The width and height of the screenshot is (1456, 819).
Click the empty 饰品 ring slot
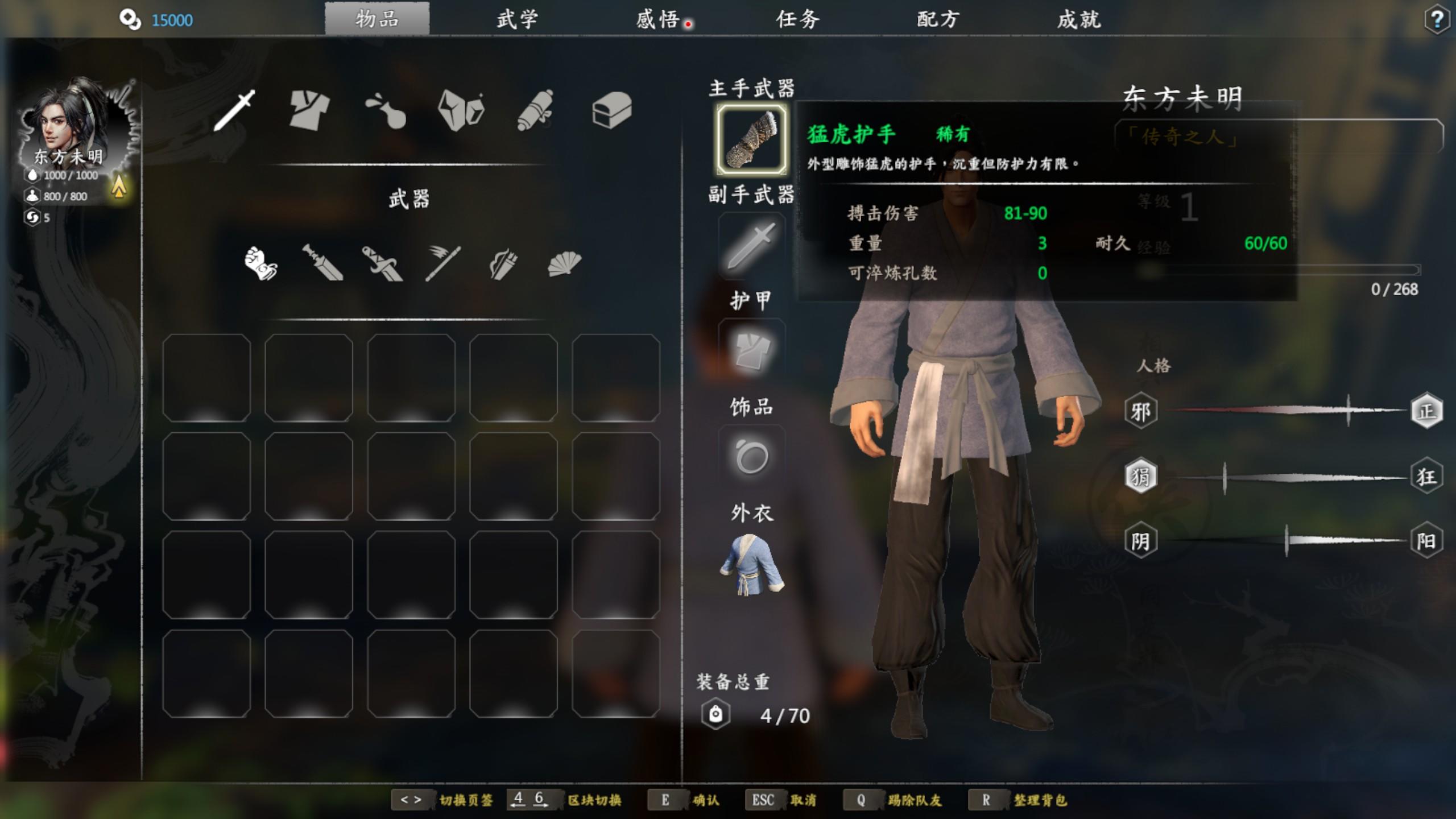pyautogui.click(x=751, y=457)
